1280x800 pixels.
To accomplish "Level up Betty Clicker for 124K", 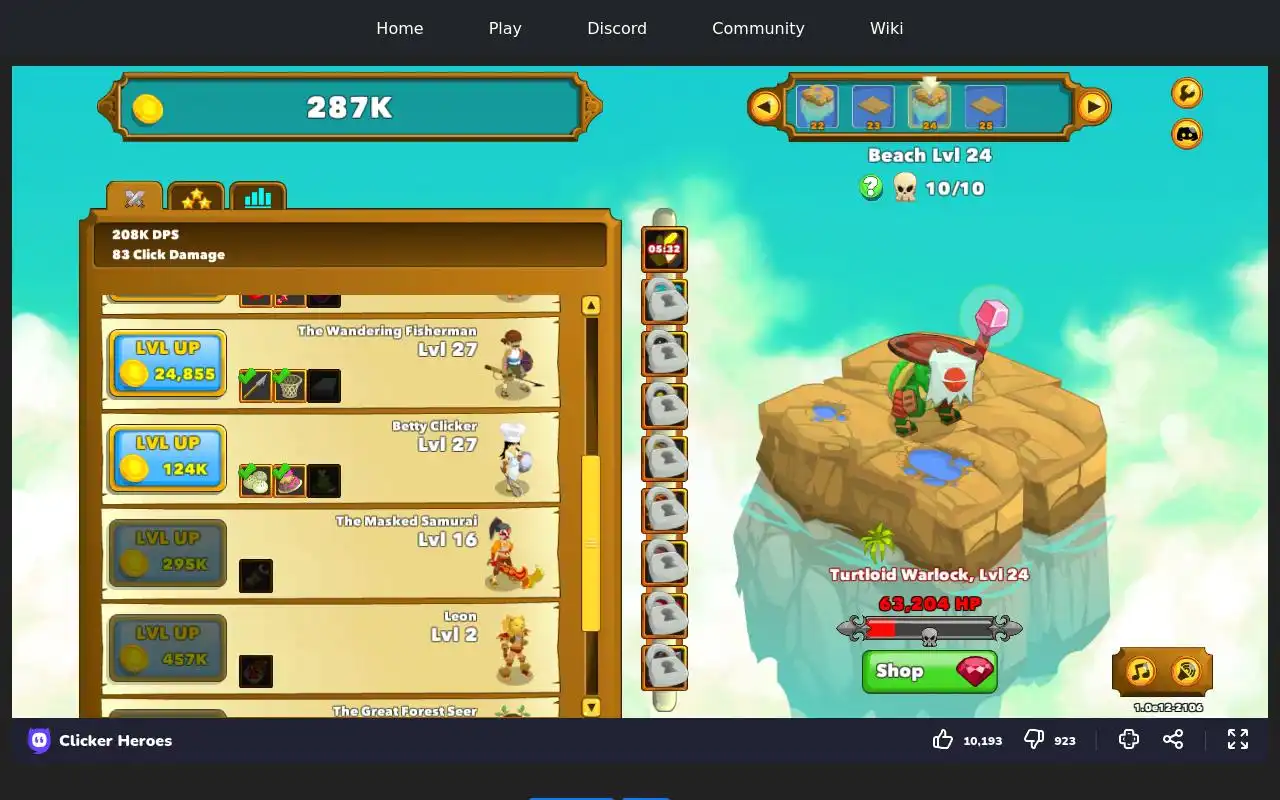I will (167, 458).
